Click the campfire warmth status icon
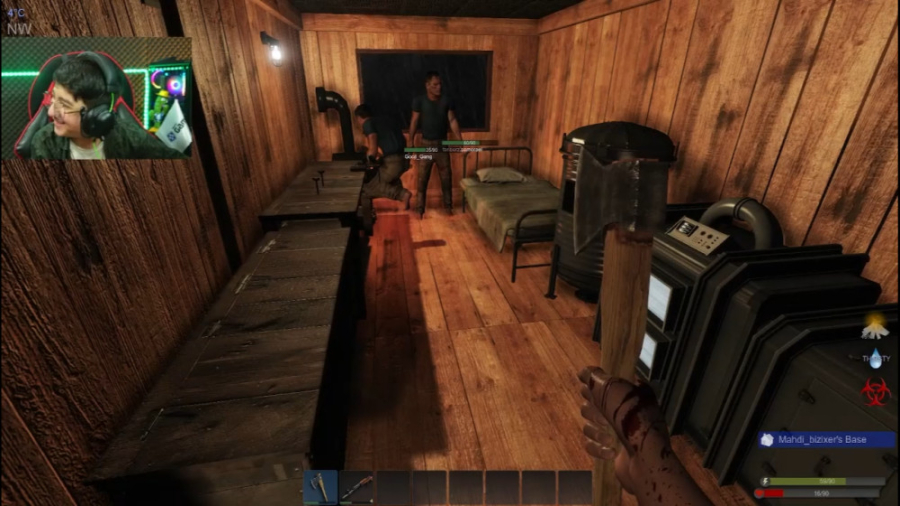900x506 pixels. point(876,326)
